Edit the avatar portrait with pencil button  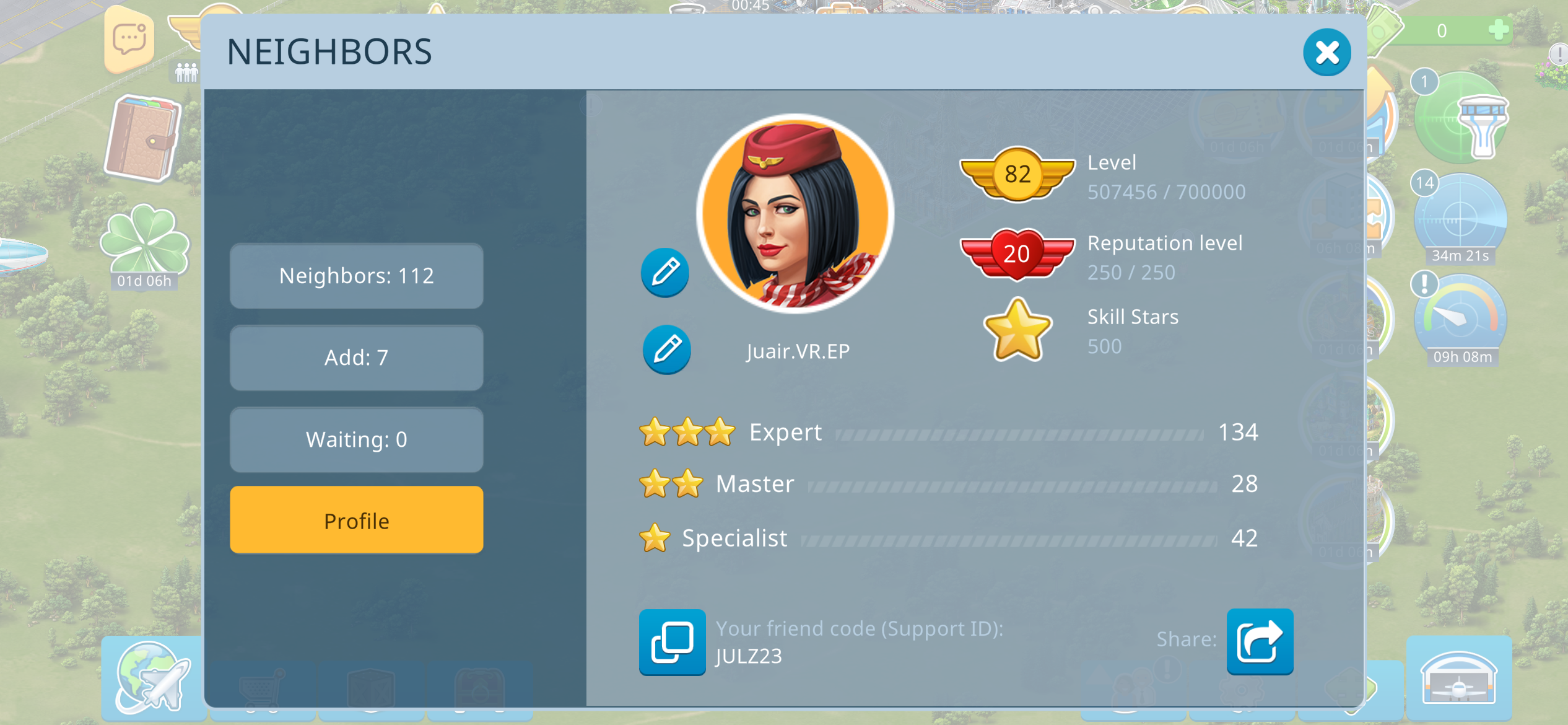coord(665,273)
